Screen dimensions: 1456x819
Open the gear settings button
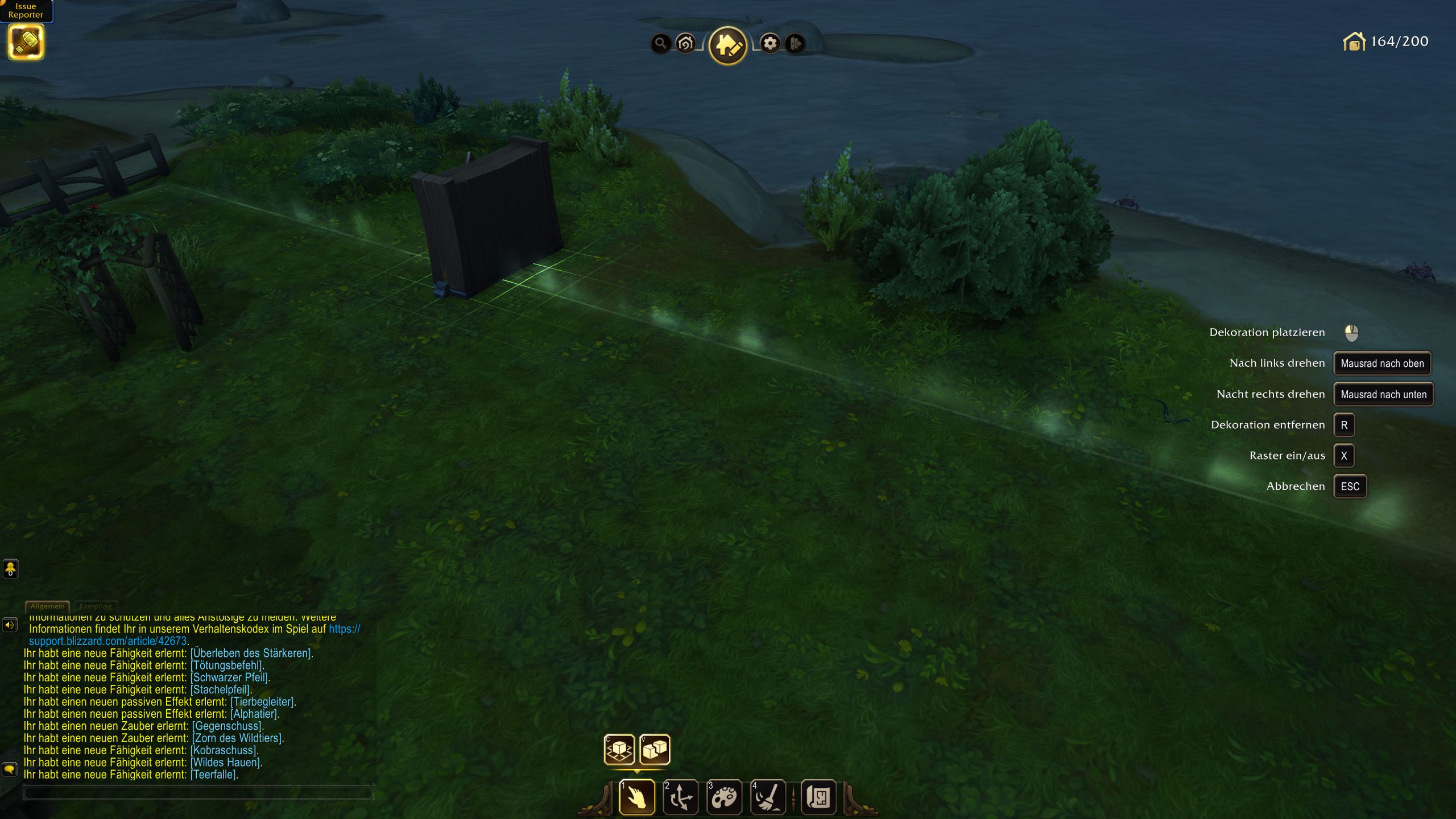(x=770, y=43)
